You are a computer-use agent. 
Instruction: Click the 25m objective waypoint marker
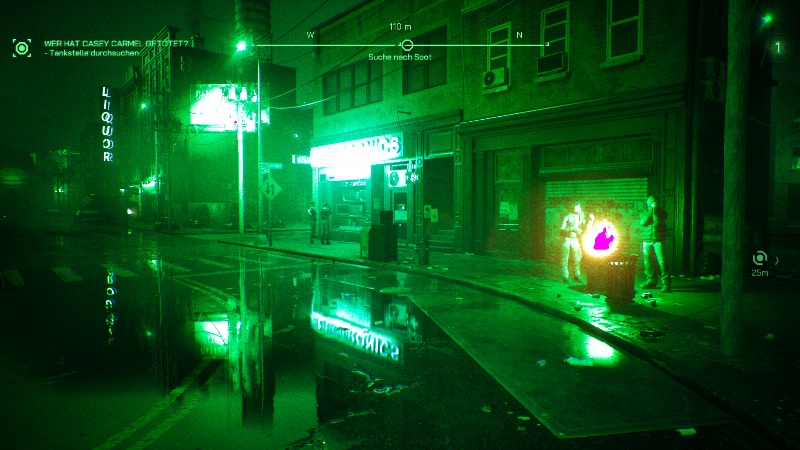pyautogui.click(x=760, y=258)
